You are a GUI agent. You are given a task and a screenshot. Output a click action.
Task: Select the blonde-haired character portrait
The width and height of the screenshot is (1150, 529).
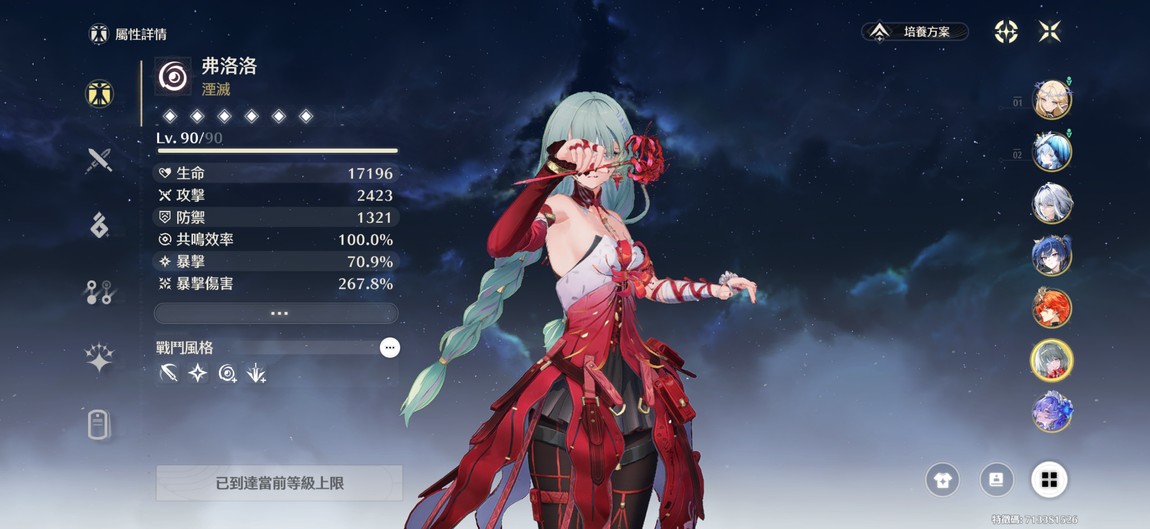pyautogui.click(x=1052, y=100)
